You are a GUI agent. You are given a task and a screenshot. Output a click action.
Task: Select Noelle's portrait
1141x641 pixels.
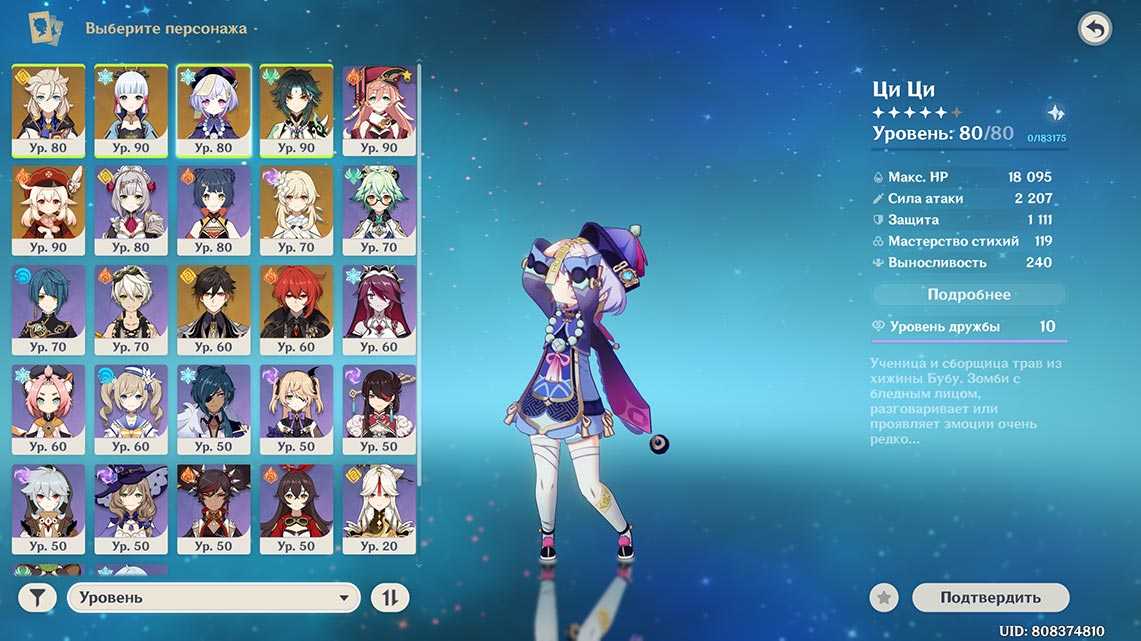click(131, 210)
